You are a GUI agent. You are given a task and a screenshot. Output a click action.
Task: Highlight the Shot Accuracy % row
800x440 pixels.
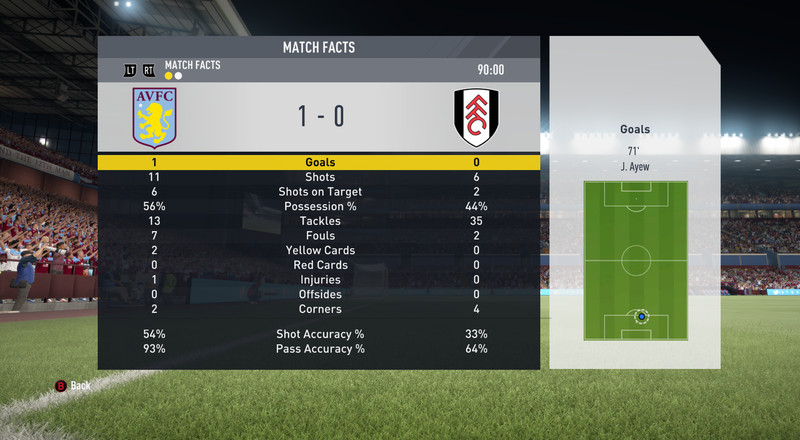point(319,334)
